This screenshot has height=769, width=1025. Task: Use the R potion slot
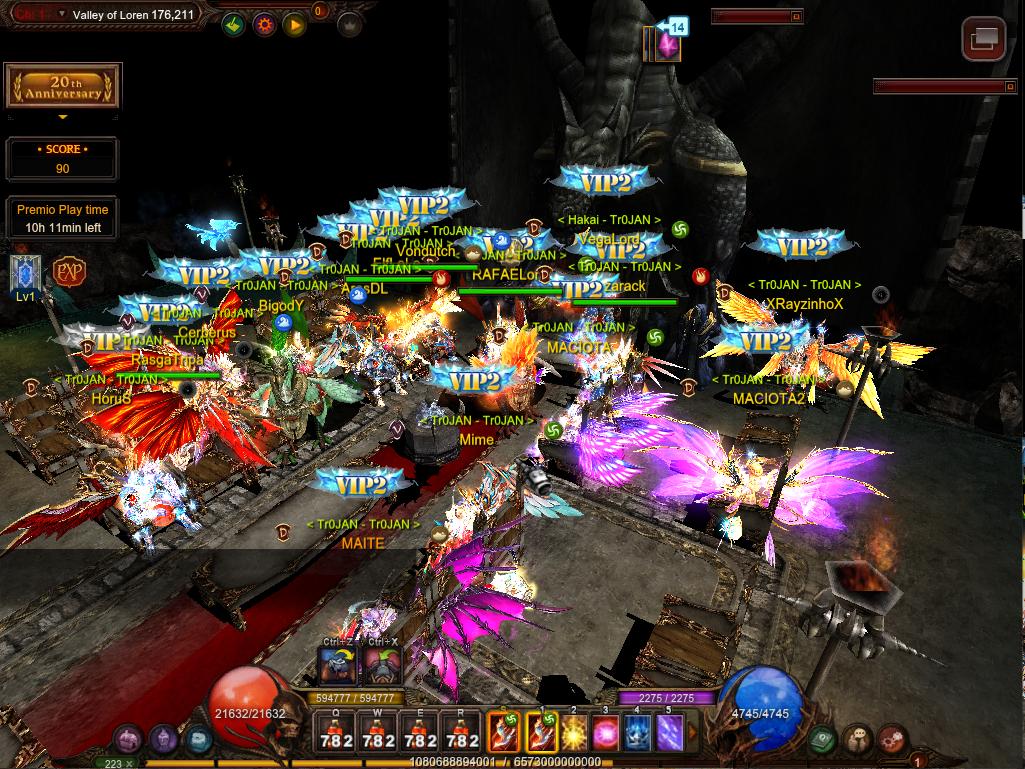[460, 732]
